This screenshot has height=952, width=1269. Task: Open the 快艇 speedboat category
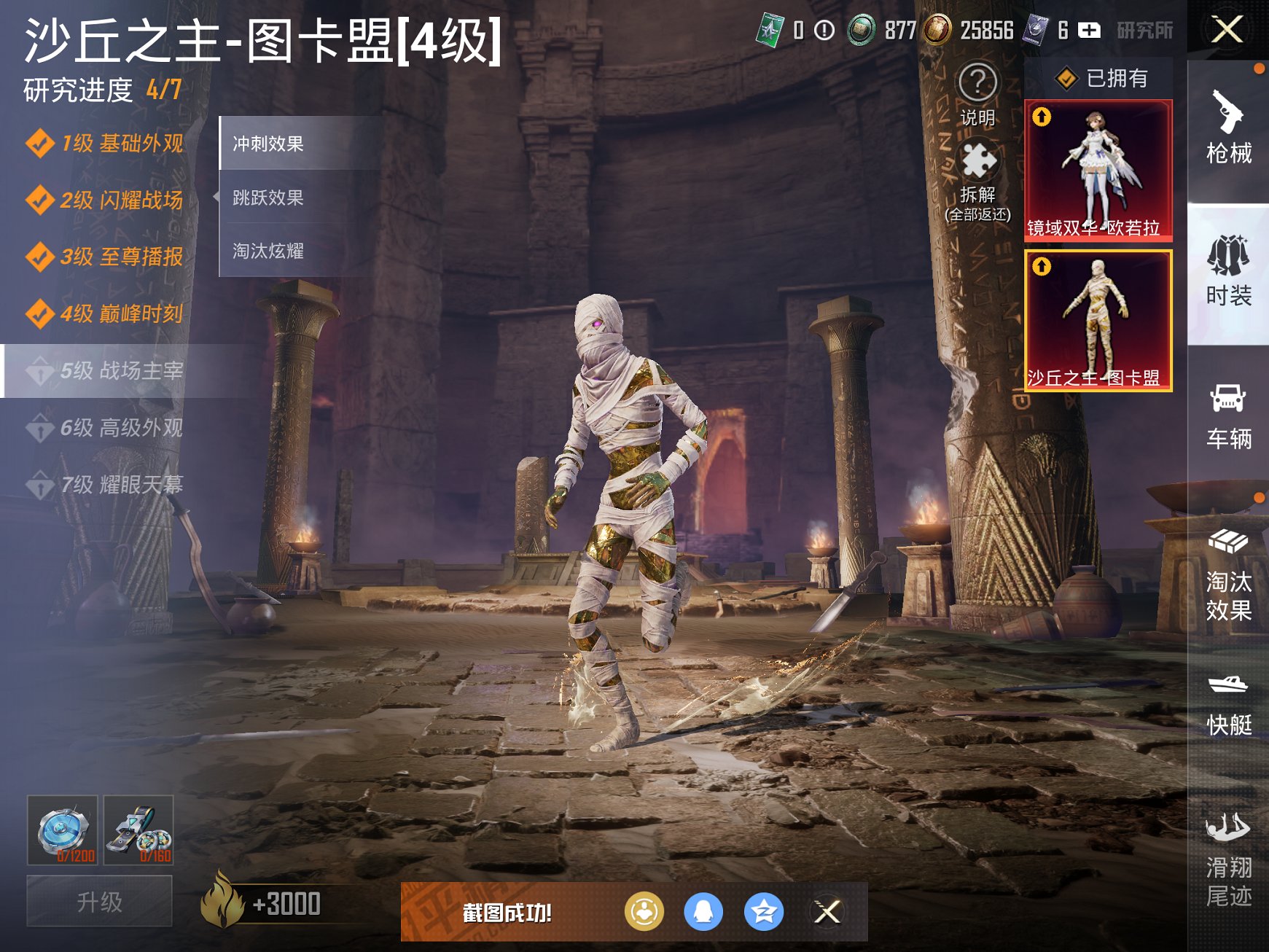tap(1229, 703)
